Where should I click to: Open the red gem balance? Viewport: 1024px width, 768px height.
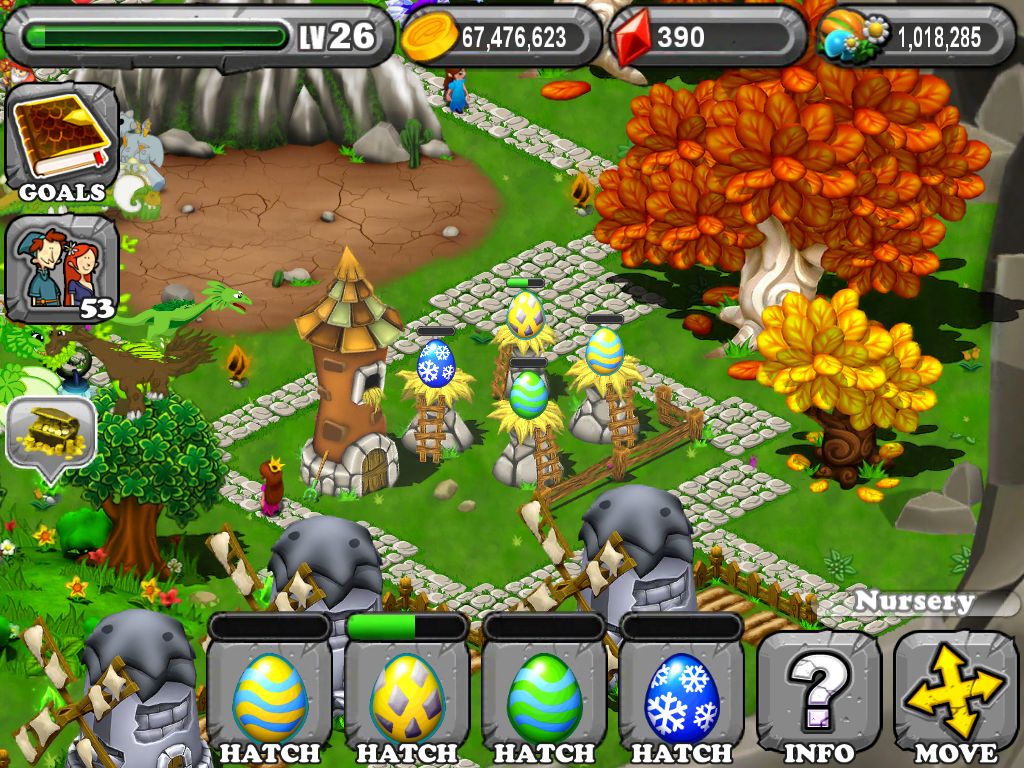point(708,38)
